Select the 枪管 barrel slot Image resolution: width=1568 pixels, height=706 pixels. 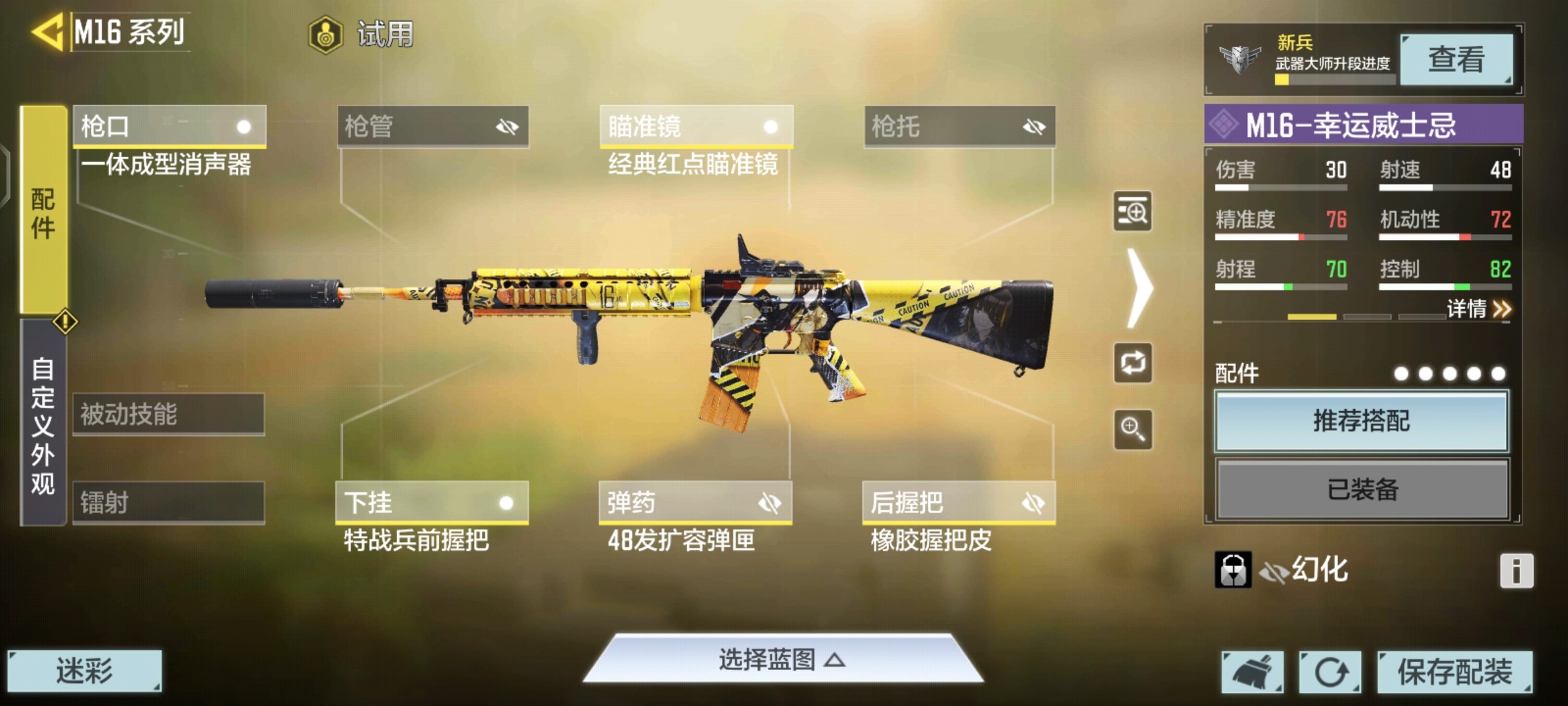tap(433, 126)
